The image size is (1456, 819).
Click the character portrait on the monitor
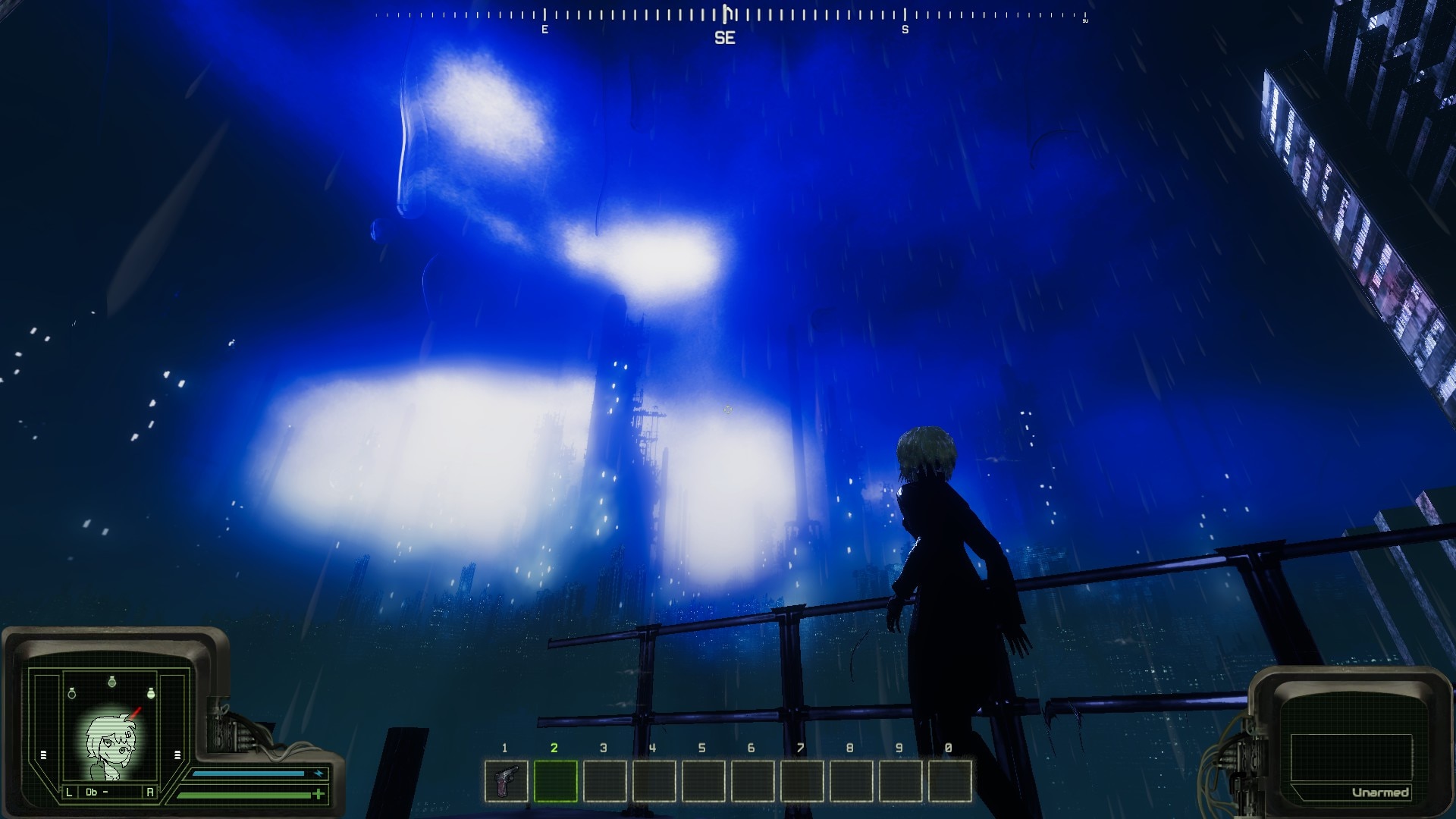(x=111, y=744)
